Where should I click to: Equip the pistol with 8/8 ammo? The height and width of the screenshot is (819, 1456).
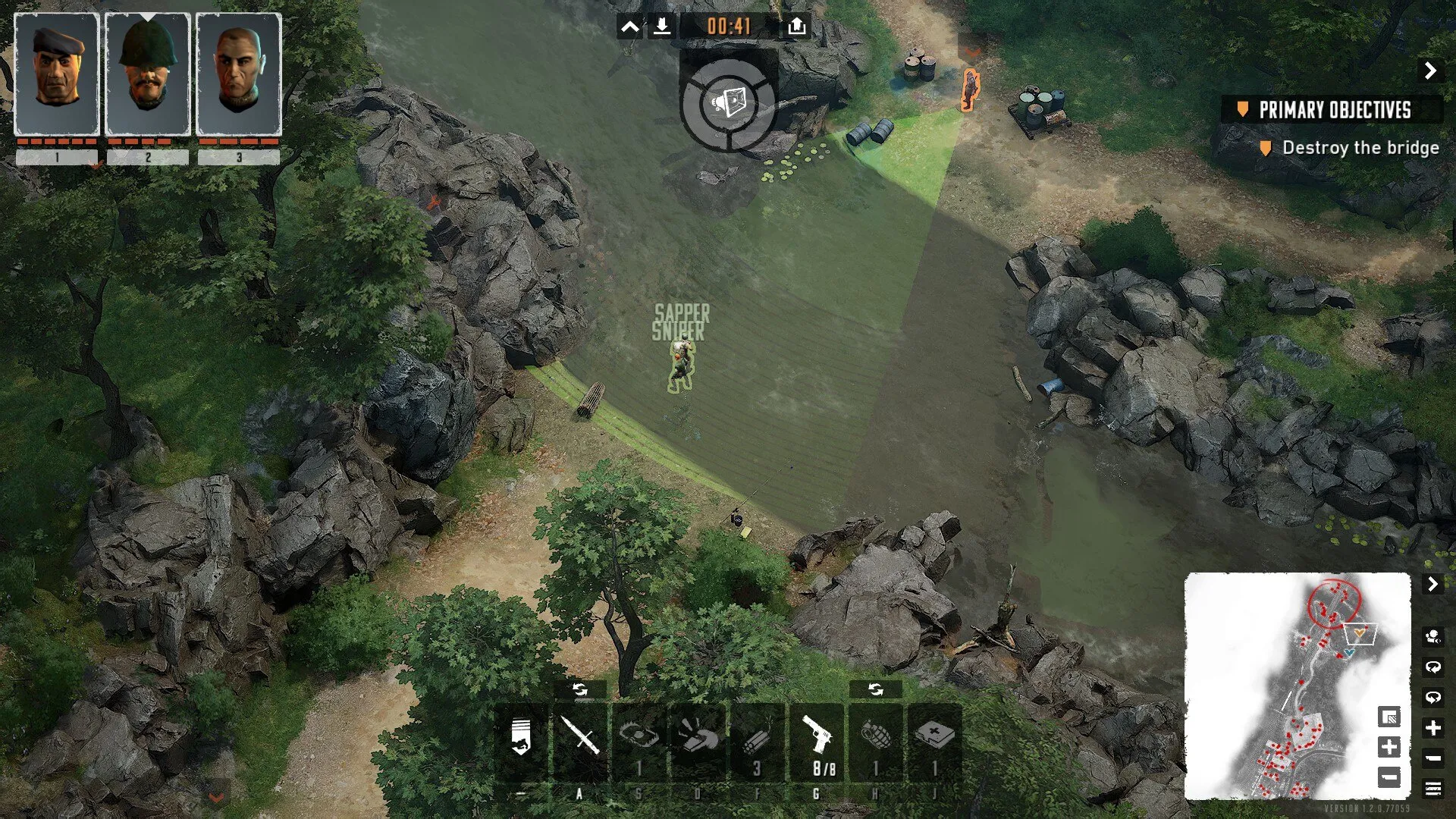(817, 737)
